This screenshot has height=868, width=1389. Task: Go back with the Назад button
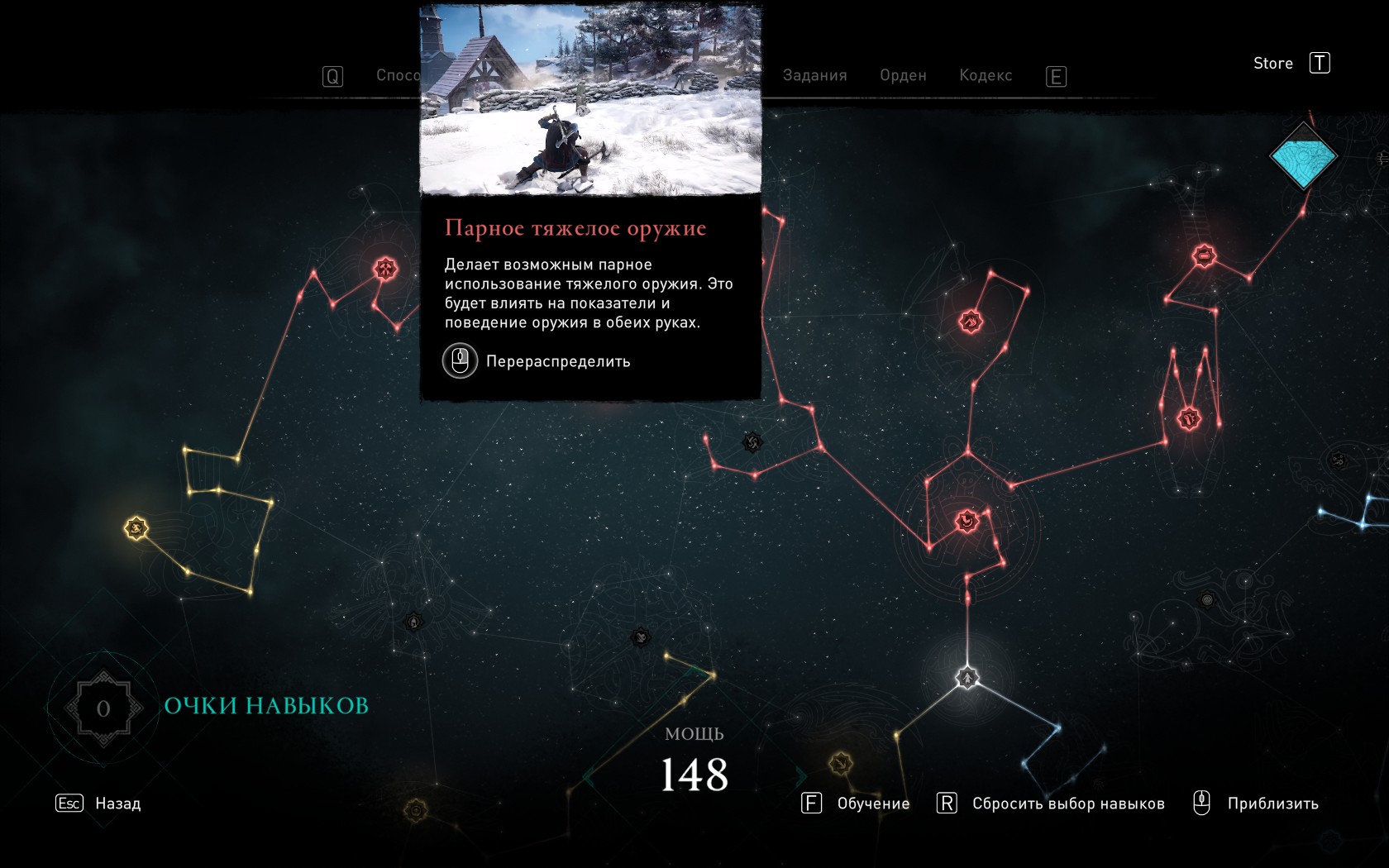point(117,804)
